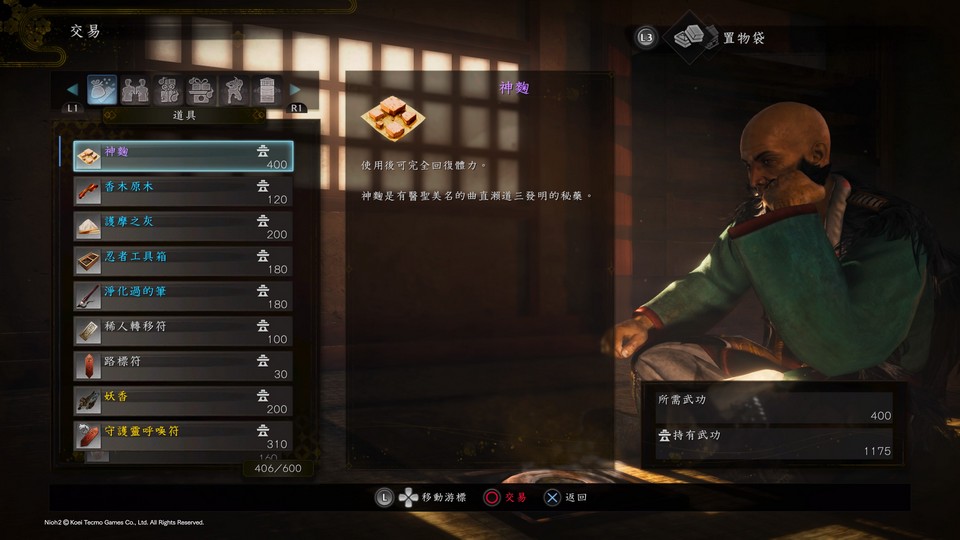The height and width of the screenshot is (540, 960).
Task: Pick 妖香 from the item list
Action: 182,401
